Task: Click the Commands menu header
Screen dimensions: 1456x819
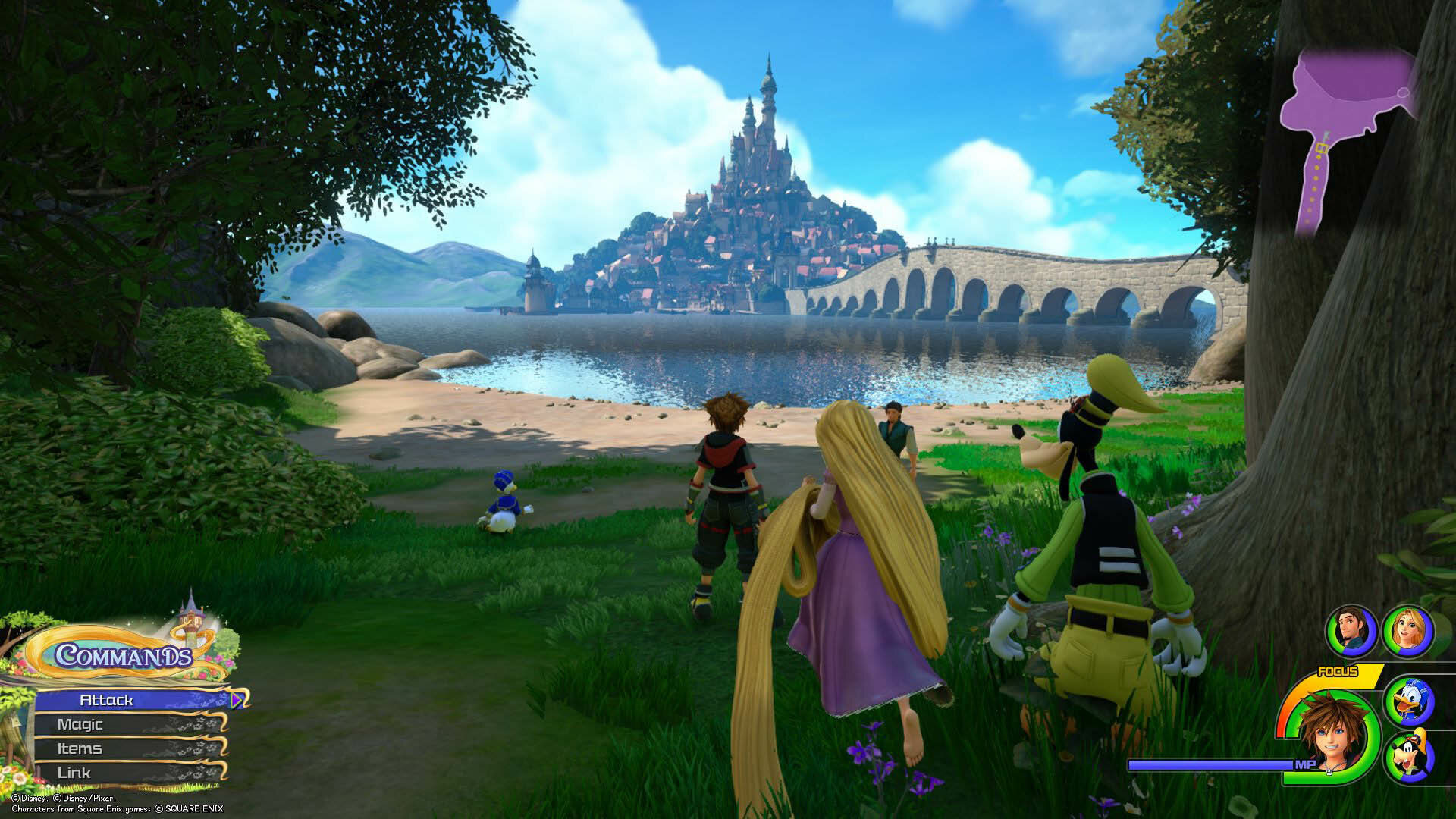Action: pyautogui.click(x=123, y=655)
